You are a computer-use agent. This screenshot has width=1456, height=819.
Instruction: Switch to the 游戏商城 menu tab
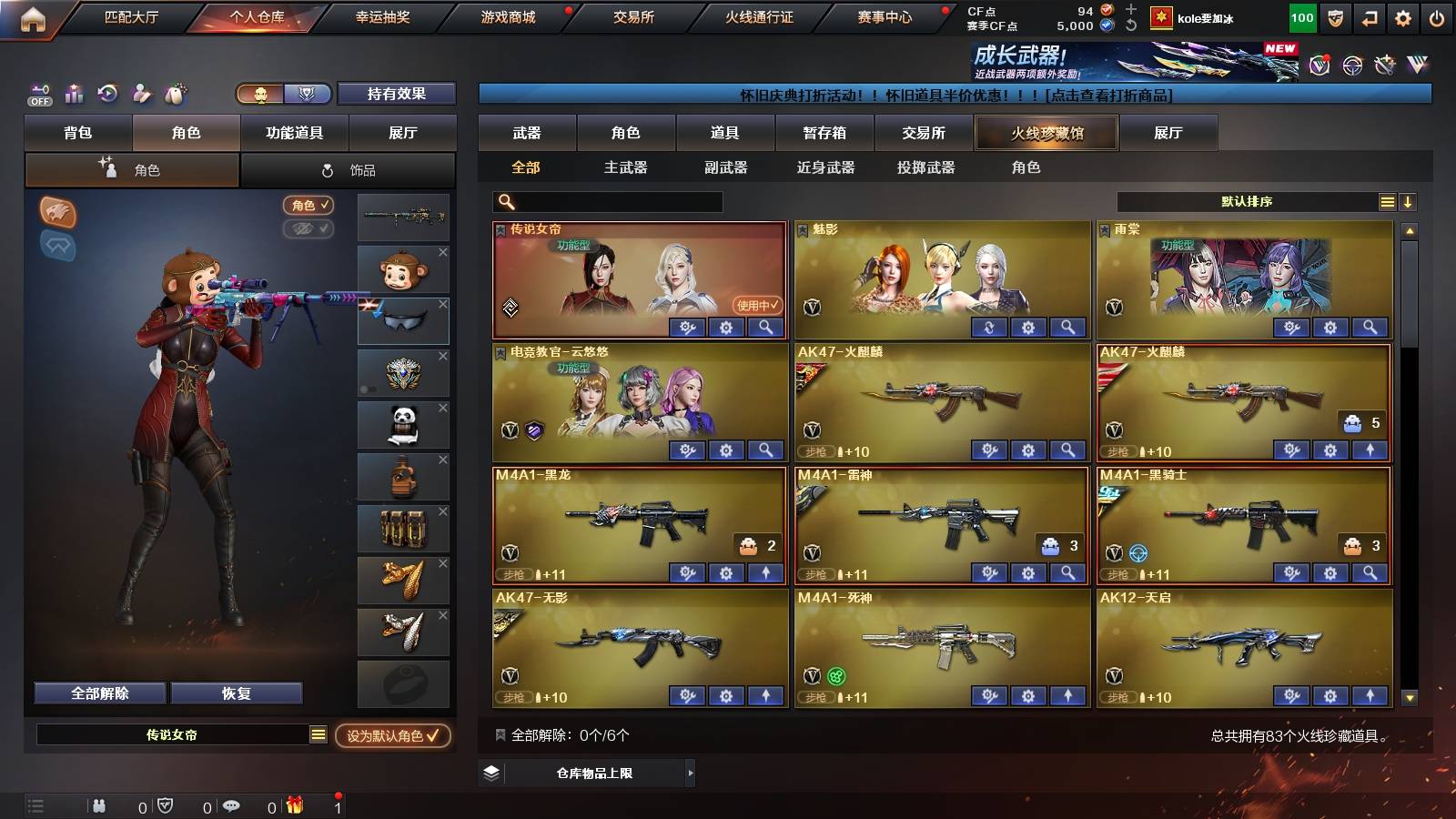[506, 16]
